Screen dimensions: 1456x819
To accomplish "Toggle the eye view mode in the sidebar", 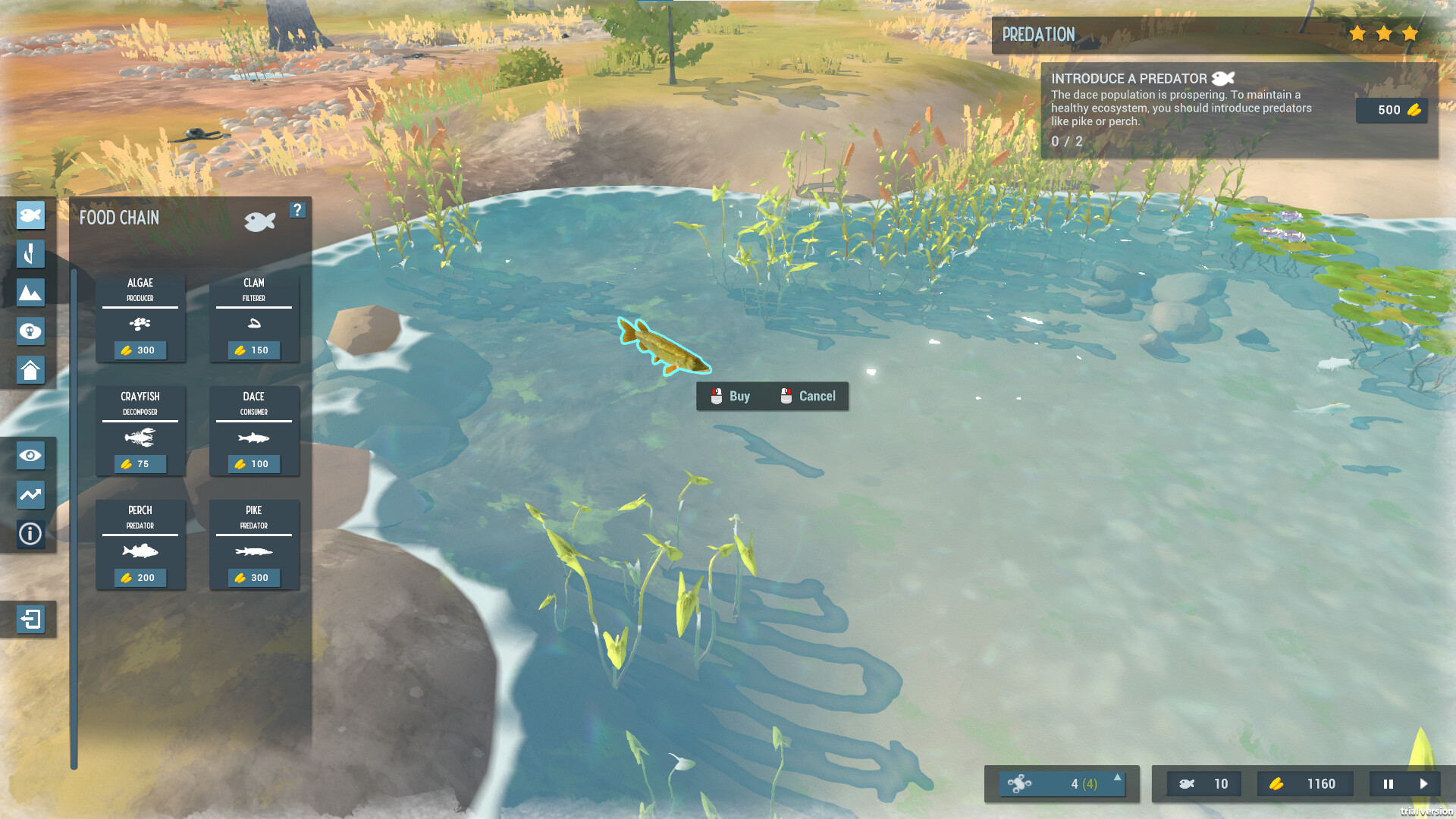I will (30, 455).
